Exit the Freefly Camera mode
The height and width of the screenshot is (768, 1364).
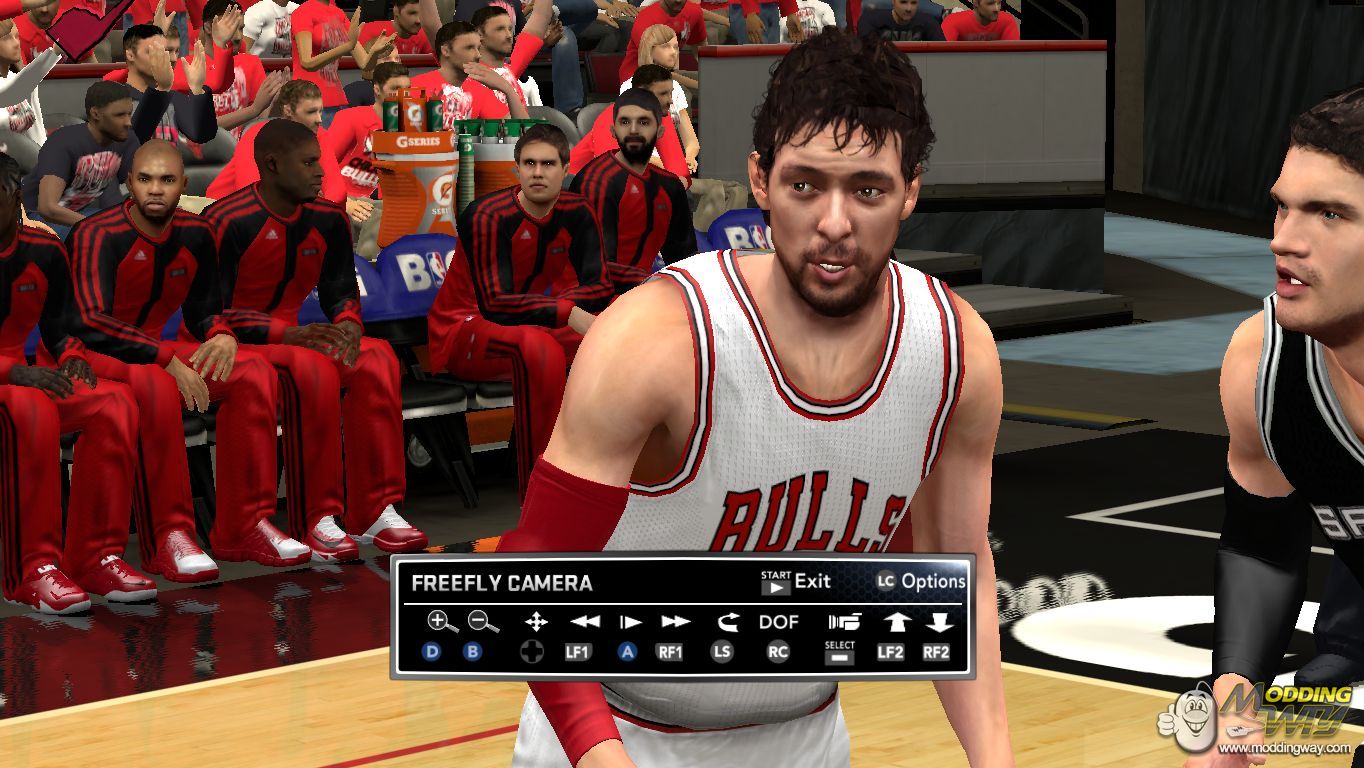pyautogui.click(x=797, y=582)
